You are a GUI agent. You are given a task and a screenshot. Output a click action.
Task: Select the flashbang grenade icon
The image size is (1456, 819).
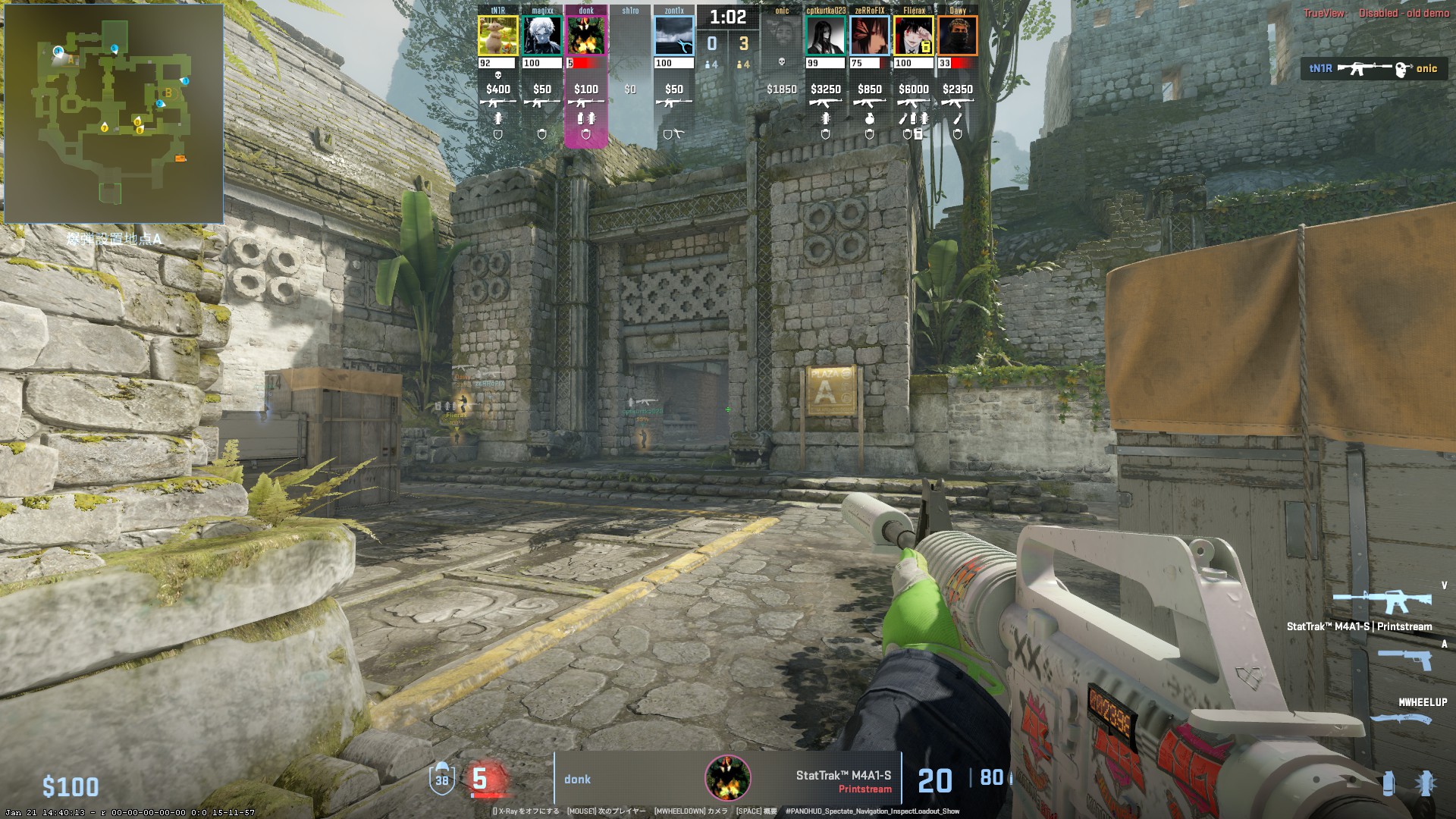pyautogui.click(x=1426, y=783)
